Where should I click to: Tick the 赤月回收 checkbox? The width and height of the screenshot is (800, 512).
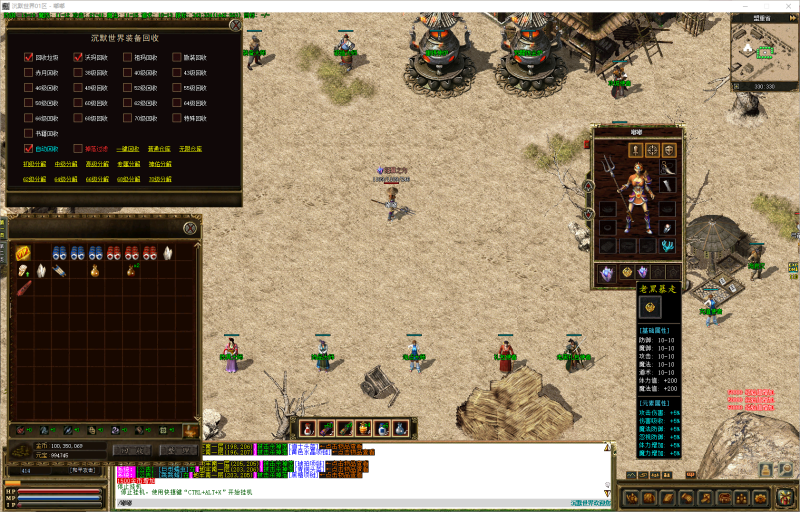29,73
